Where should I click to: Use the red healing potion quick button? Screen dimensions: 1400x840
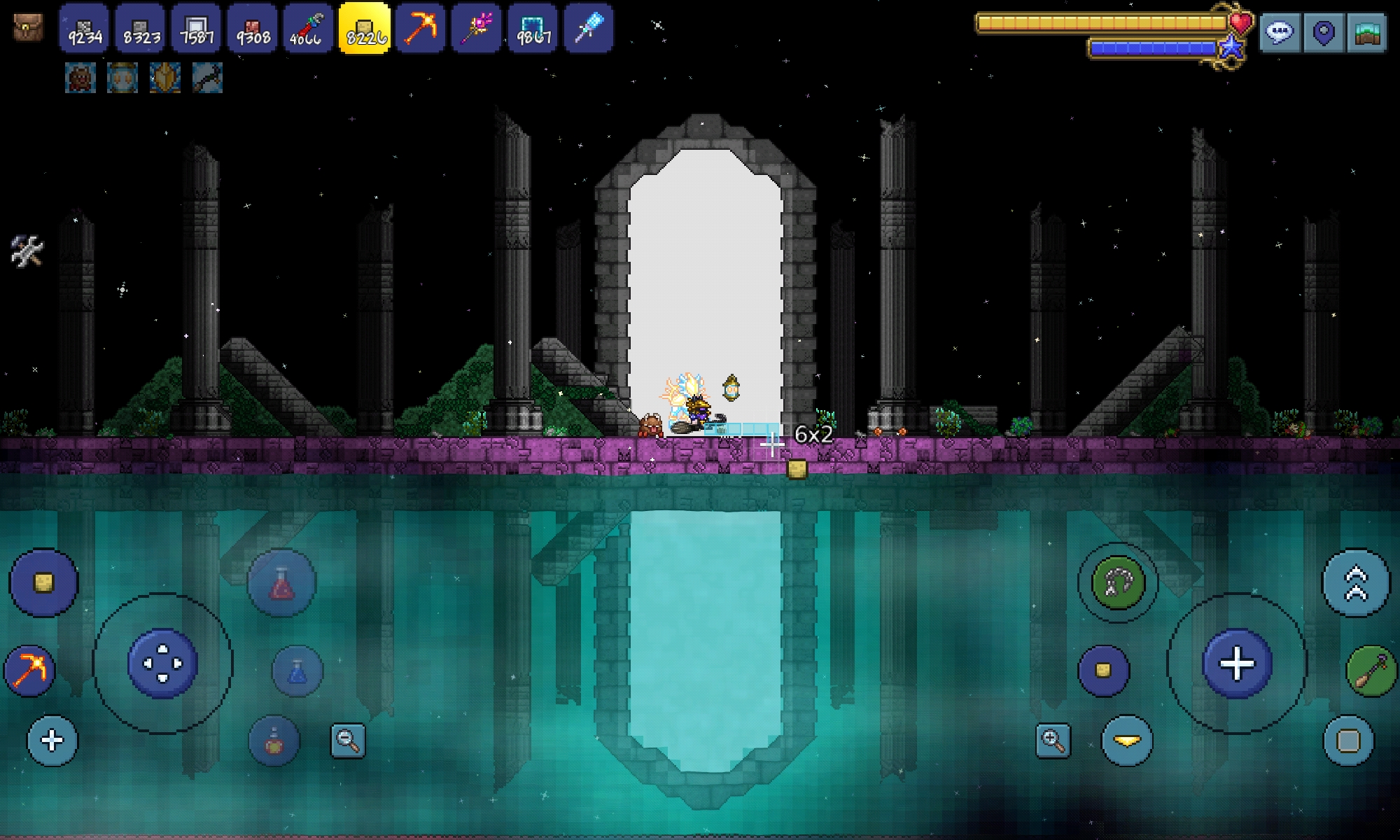pos(281,583)
